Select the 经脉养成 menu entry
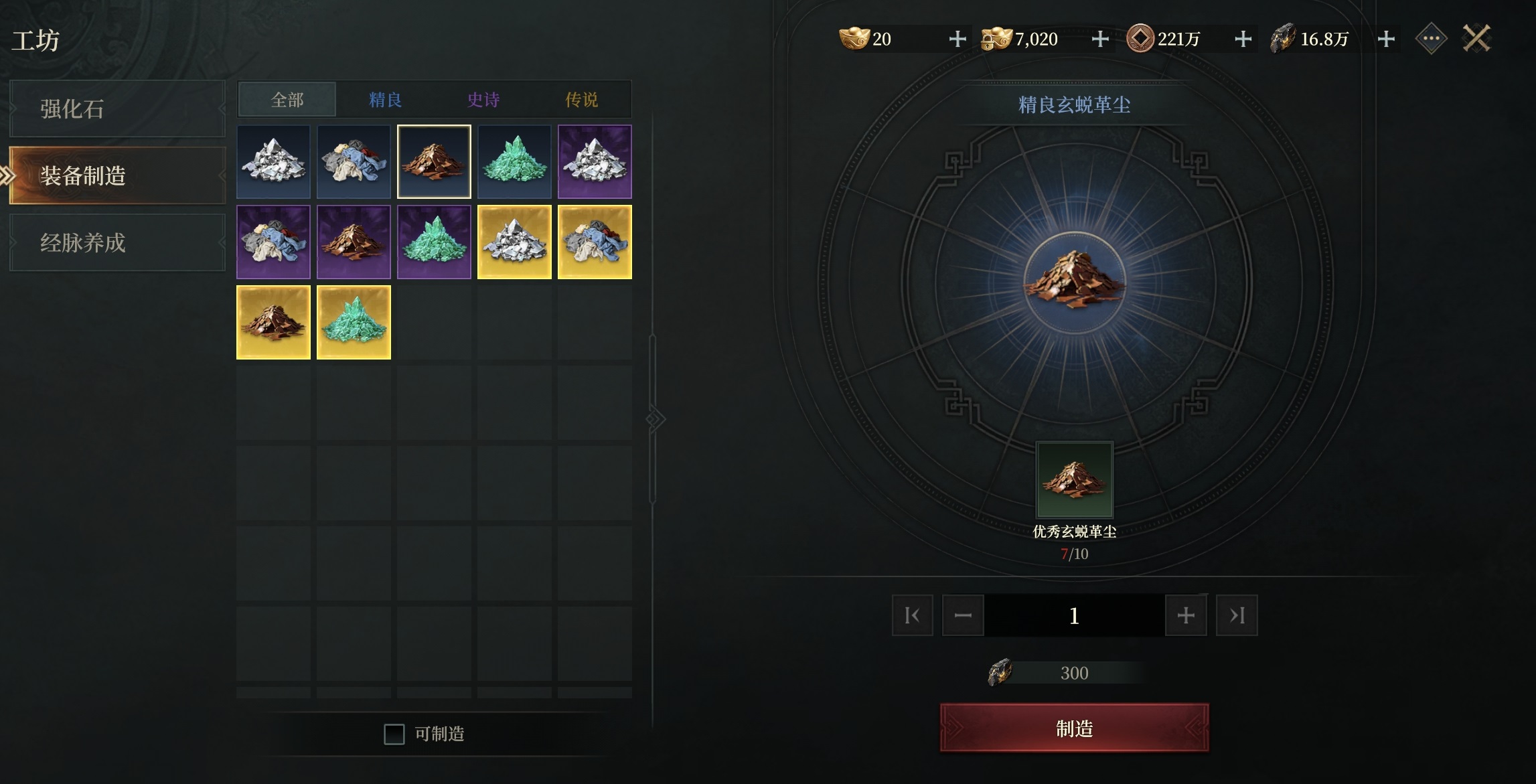 coord(117,242)
